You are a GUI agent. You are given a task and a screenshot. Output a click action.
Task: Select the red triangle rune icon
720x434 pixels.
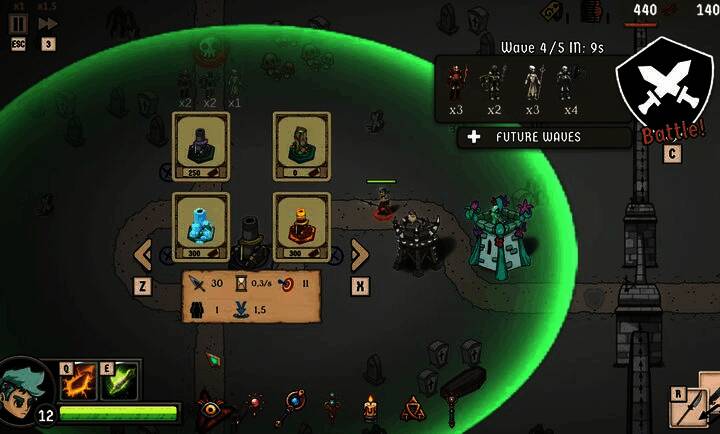click(x=411, y=408)
